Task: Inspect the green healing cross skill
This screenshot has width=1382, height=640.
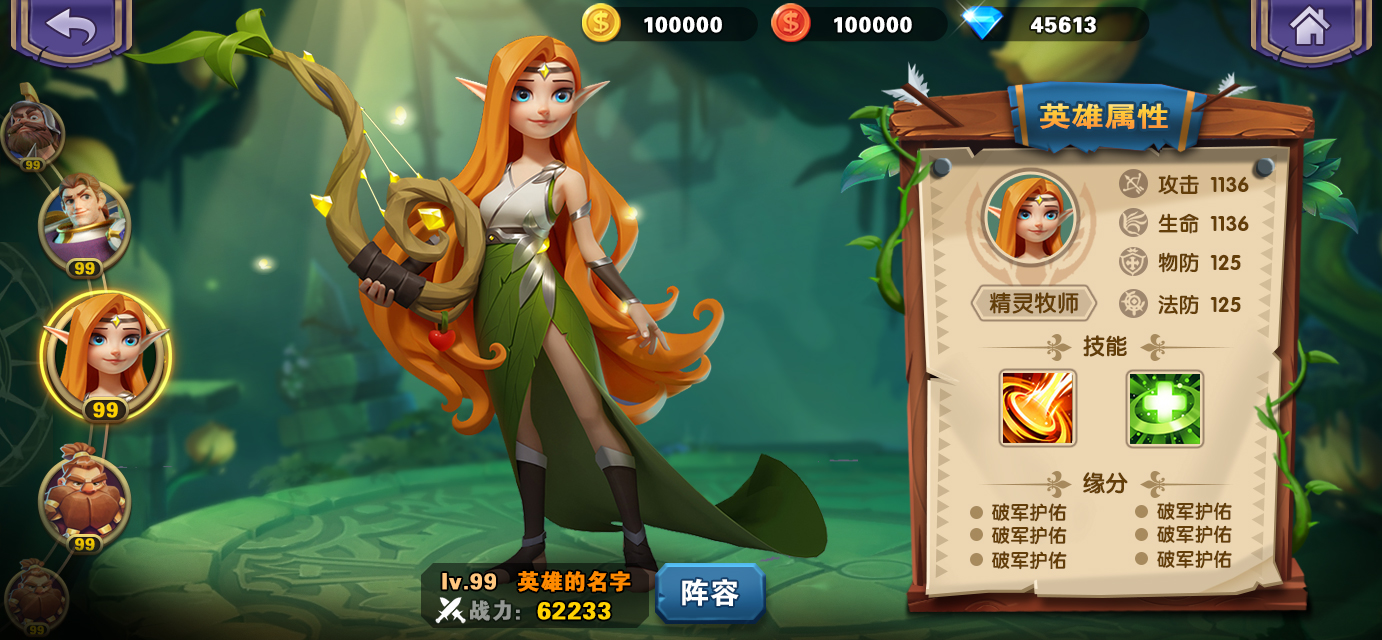Action: (1164, 408)
